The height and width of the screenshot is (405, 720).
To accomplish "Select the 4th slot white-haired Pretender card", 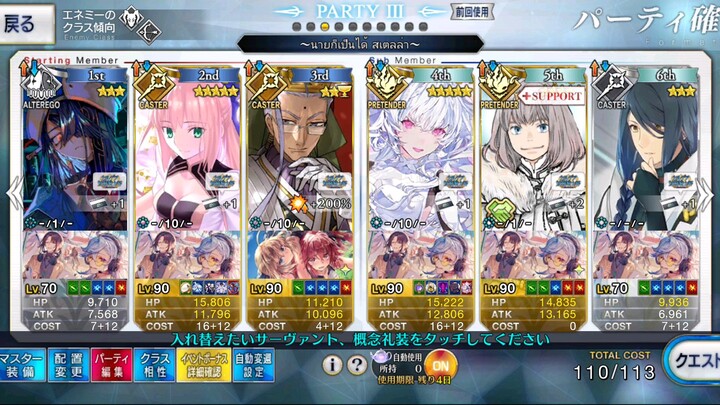I will coord(415,150).
